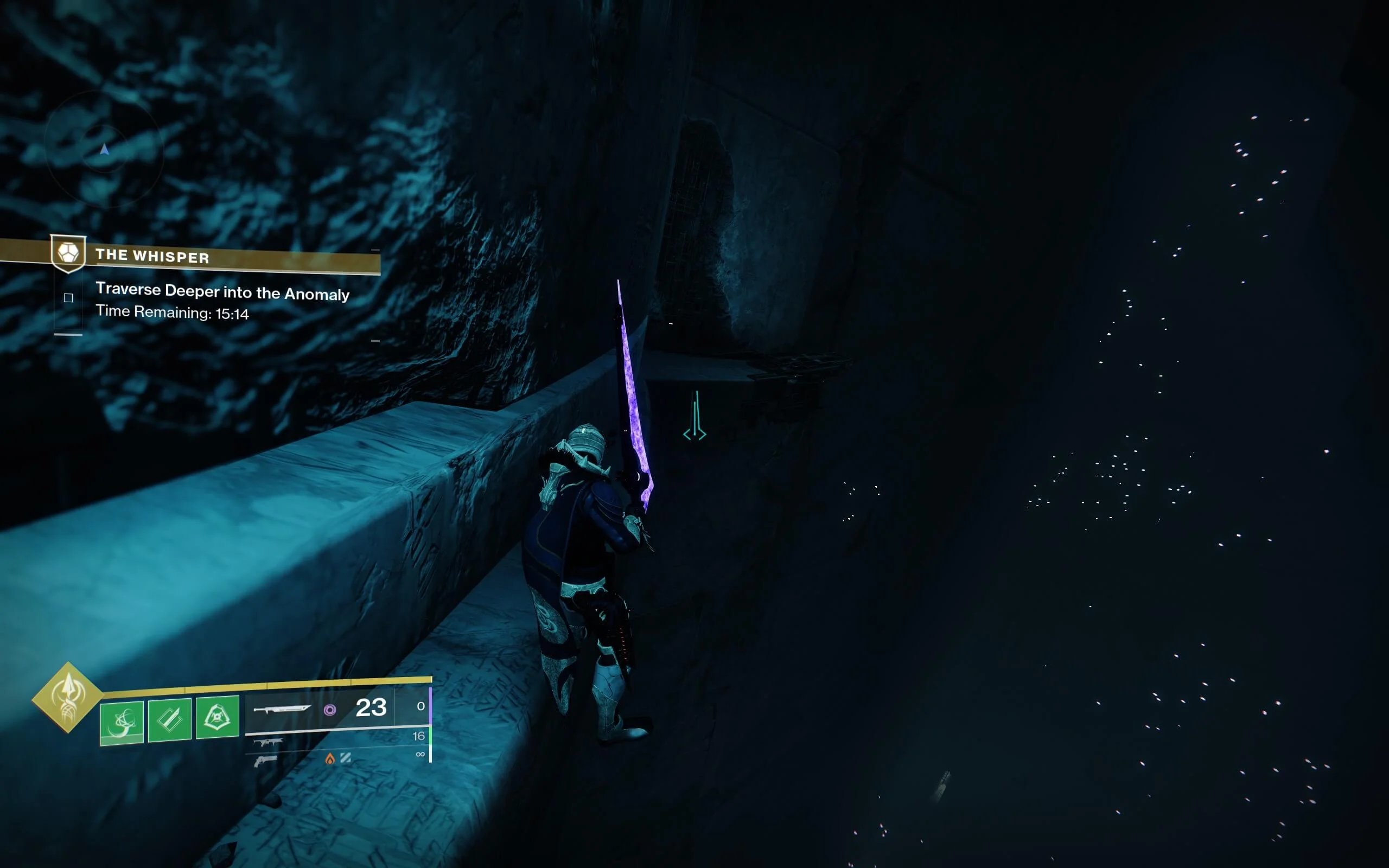Click the Traverse Deeper objective checkbox
This screenshot has height=868, width=1389.
coord(68,297)
